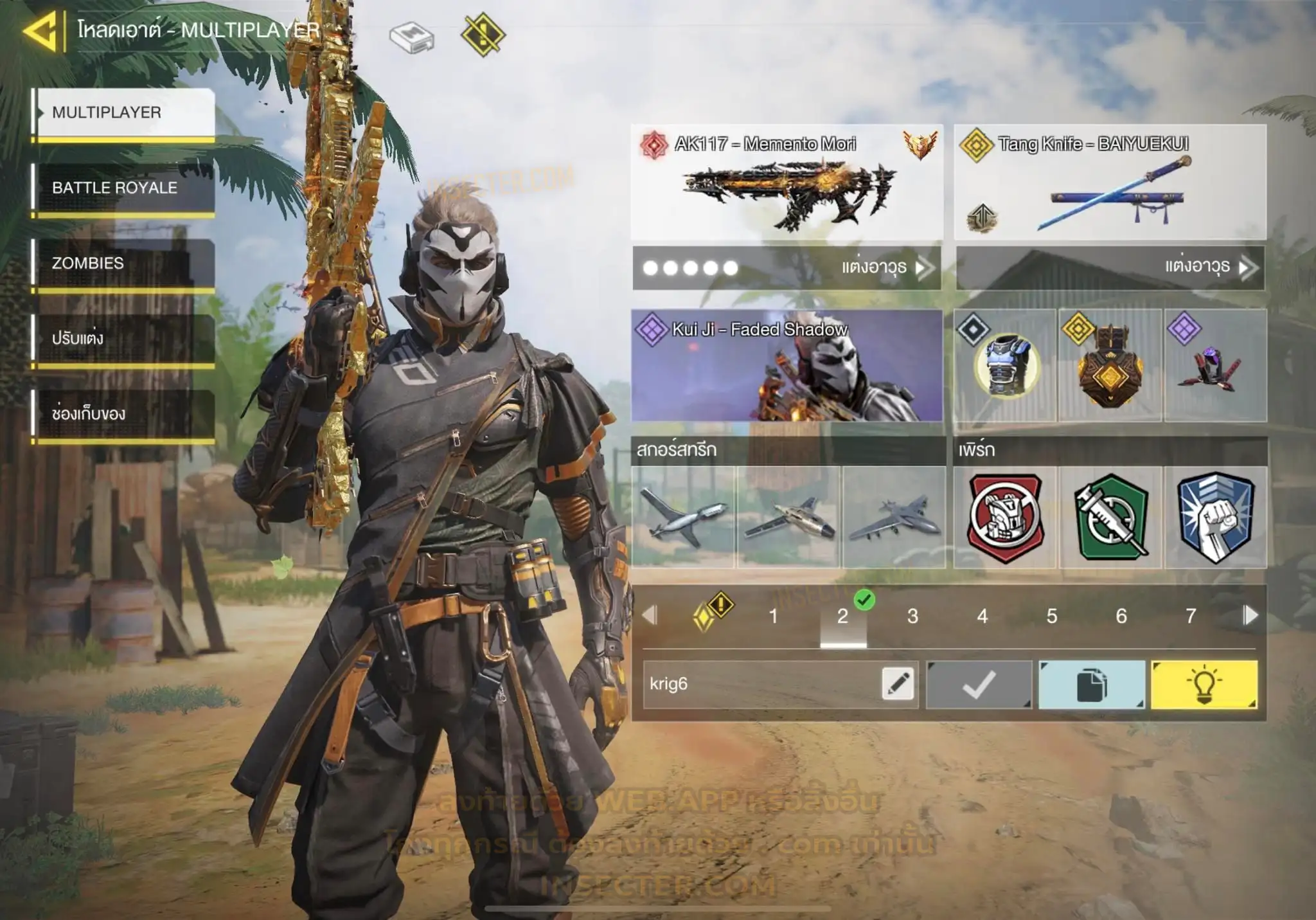This screenshot has height=920, width=1316.
Task: Go back with the yellow arrow button
Action: pyautogui.click(x=42, y=31)
